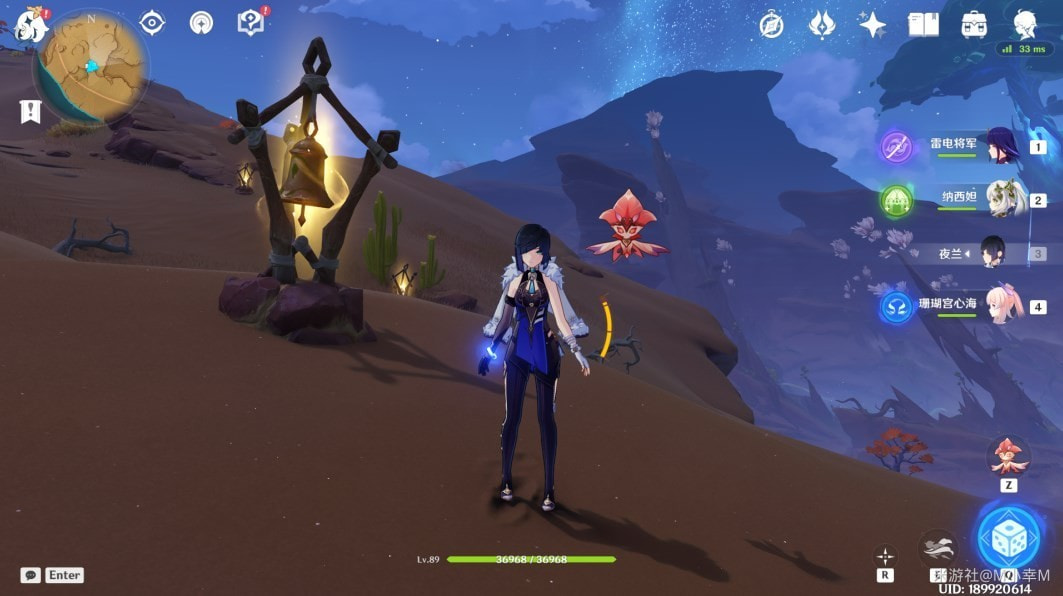Open the question-mark book icon with red alert

coord(251,22)
